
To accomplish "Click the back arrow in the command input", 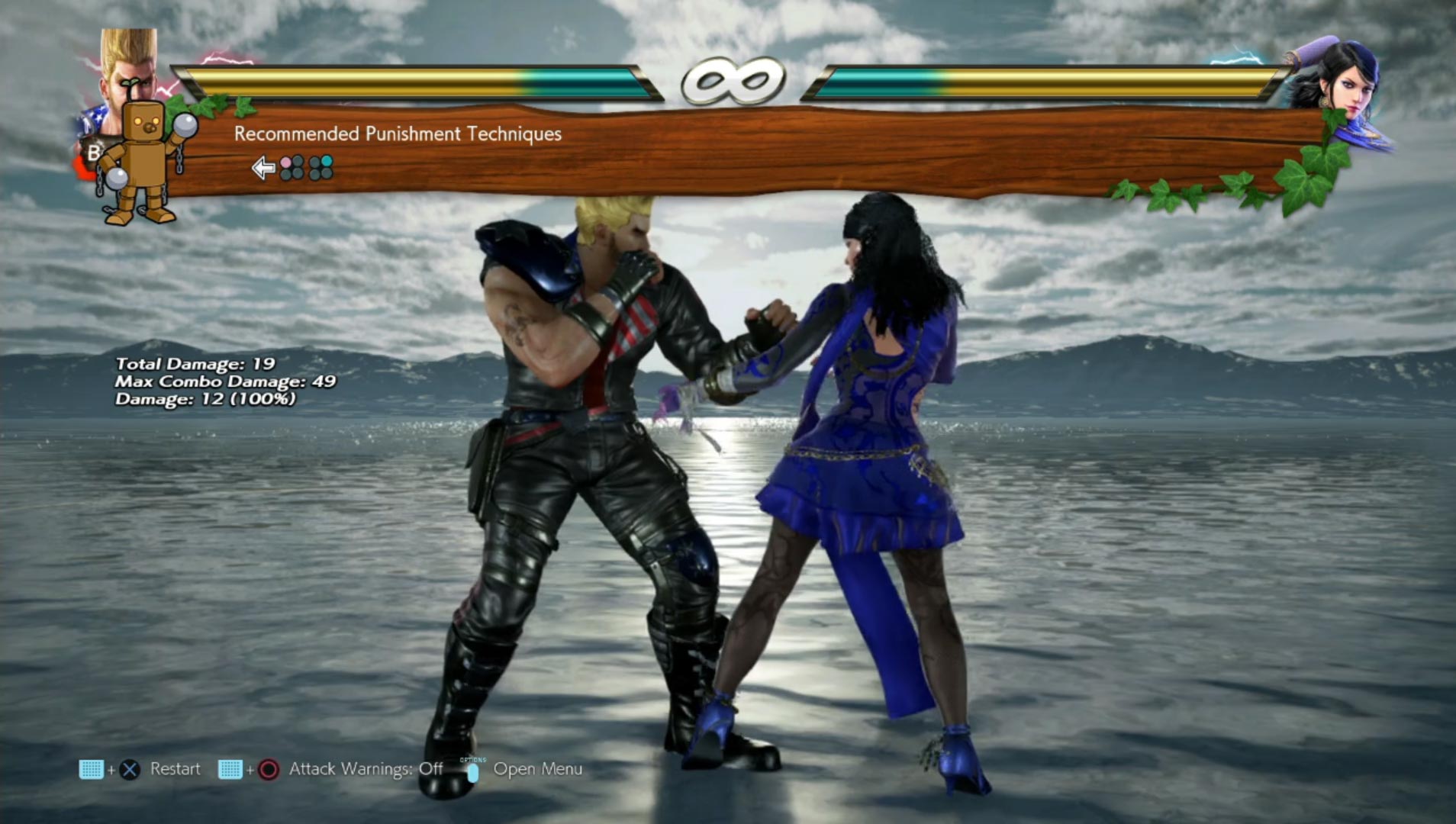I will coord(263,168).
